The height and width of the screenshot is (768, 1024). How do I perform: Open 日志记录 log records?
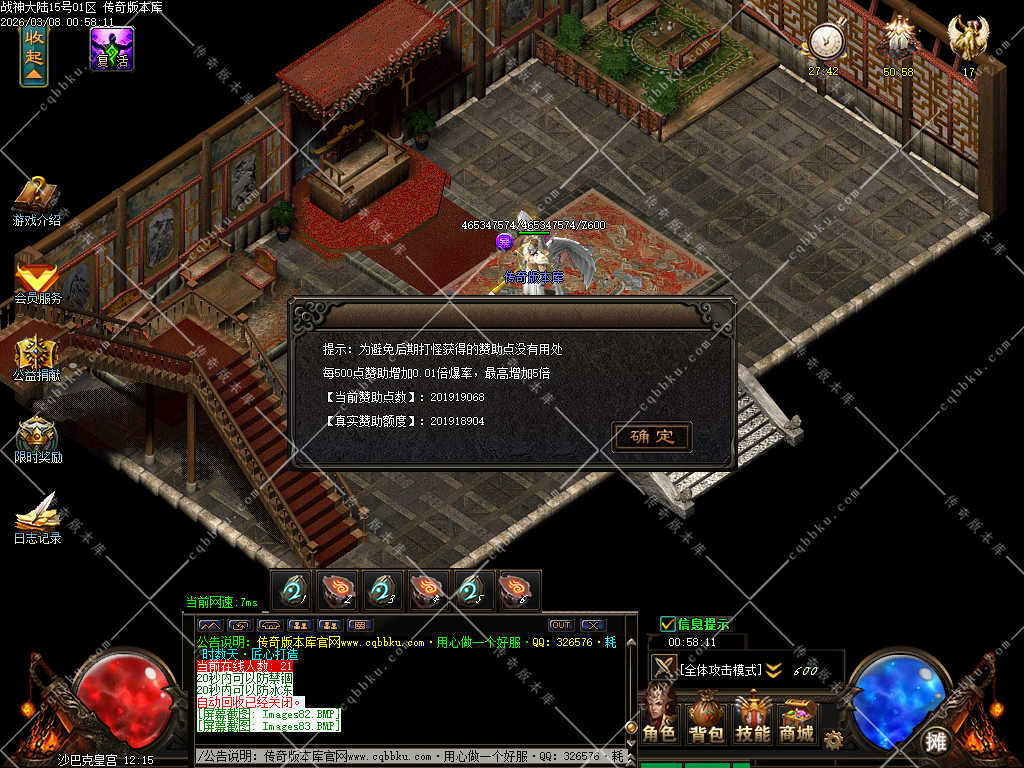pos(37,518)
